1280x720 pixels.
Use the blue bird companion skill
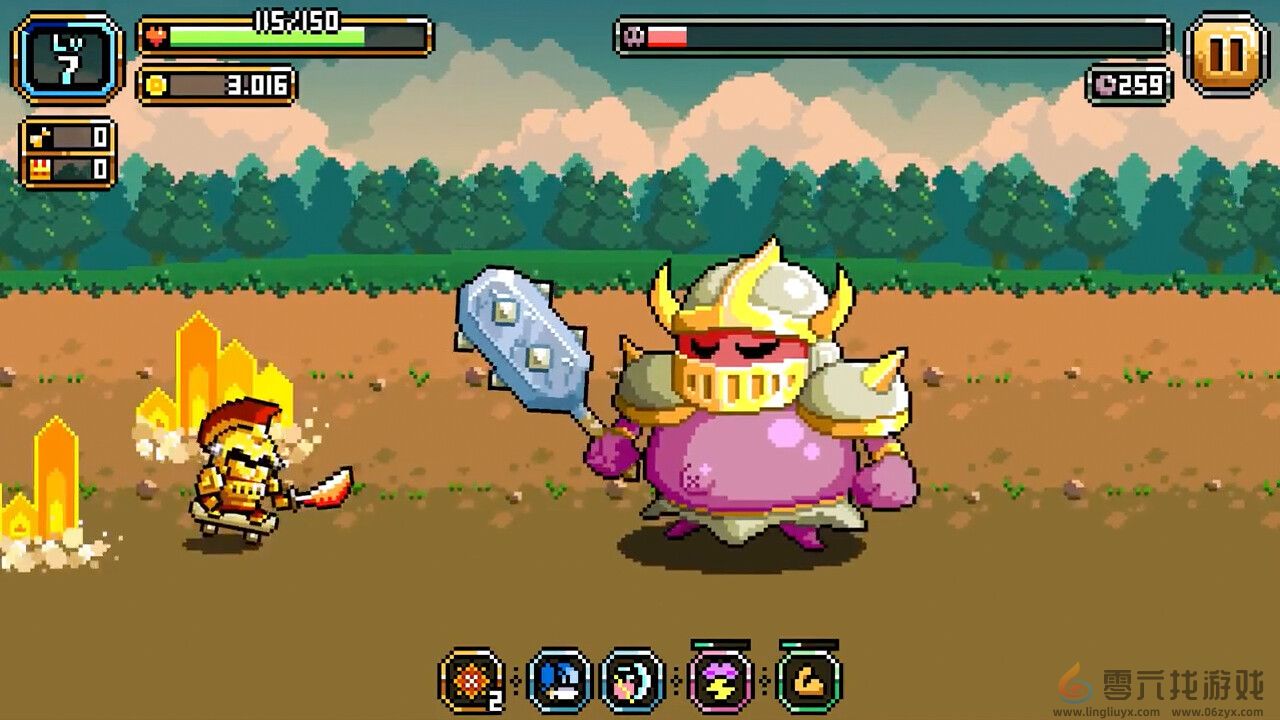[556, 678]
